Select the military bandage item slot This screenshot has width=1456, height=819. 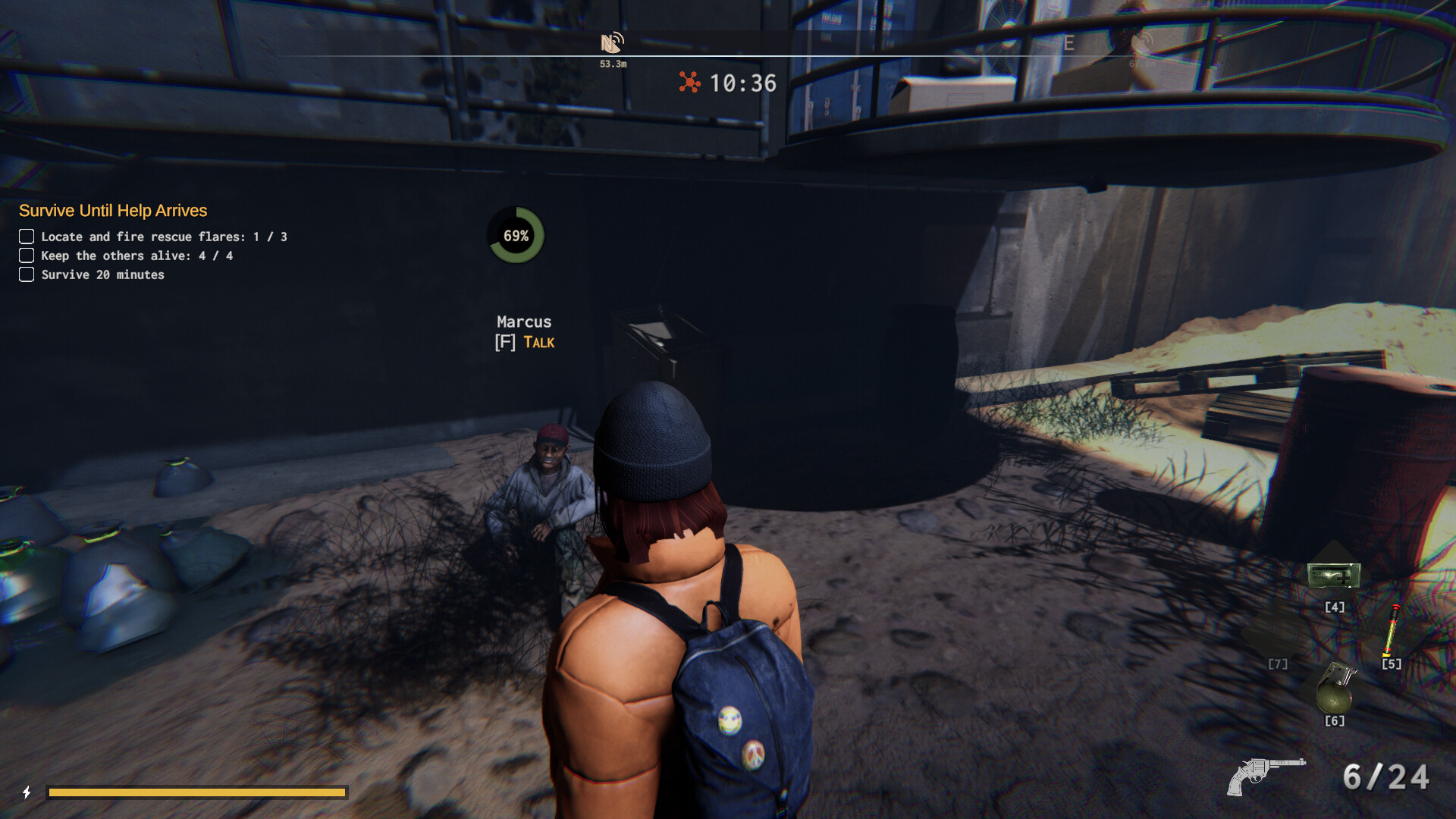[1334, 576]
